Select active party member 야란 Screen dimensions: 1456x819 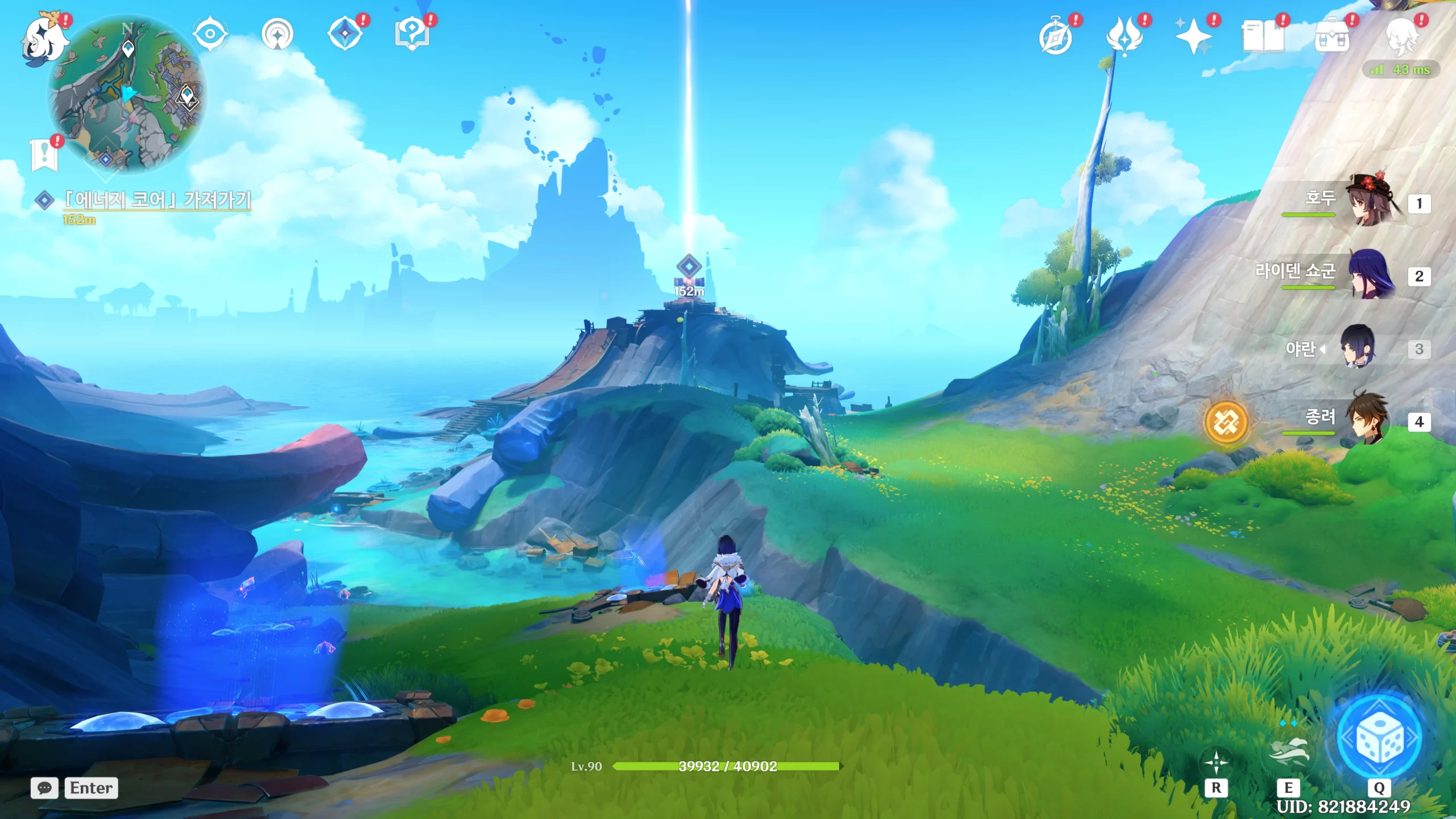coord(1359,347)
